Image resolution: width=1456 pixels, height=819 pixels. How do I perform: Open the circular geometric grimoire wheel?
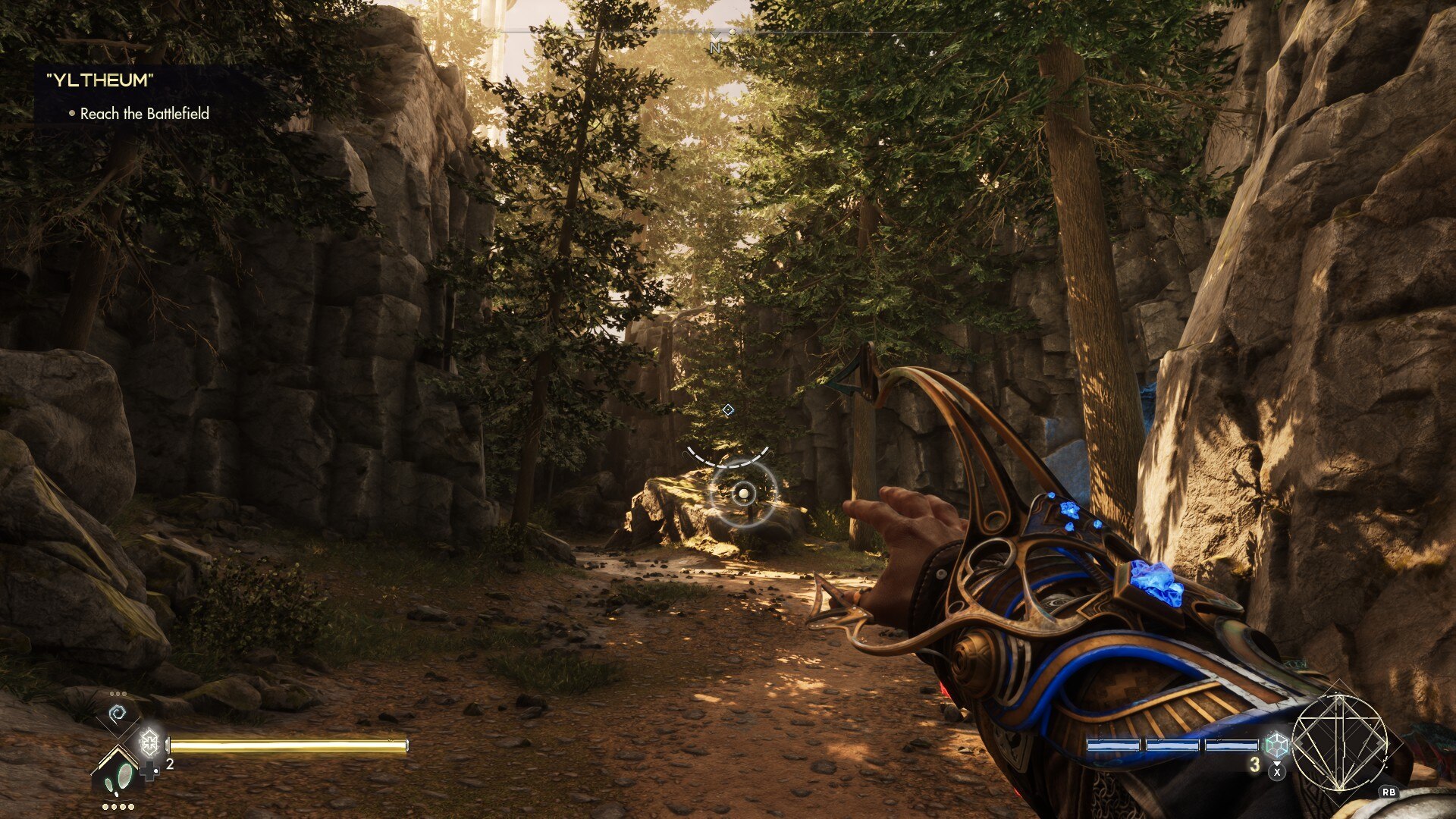pos(1339,742)
